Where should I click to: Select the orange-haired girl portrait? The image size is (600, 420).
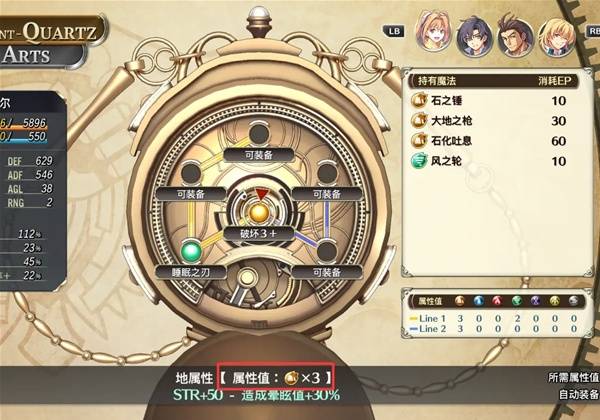[x=432, y=35]
